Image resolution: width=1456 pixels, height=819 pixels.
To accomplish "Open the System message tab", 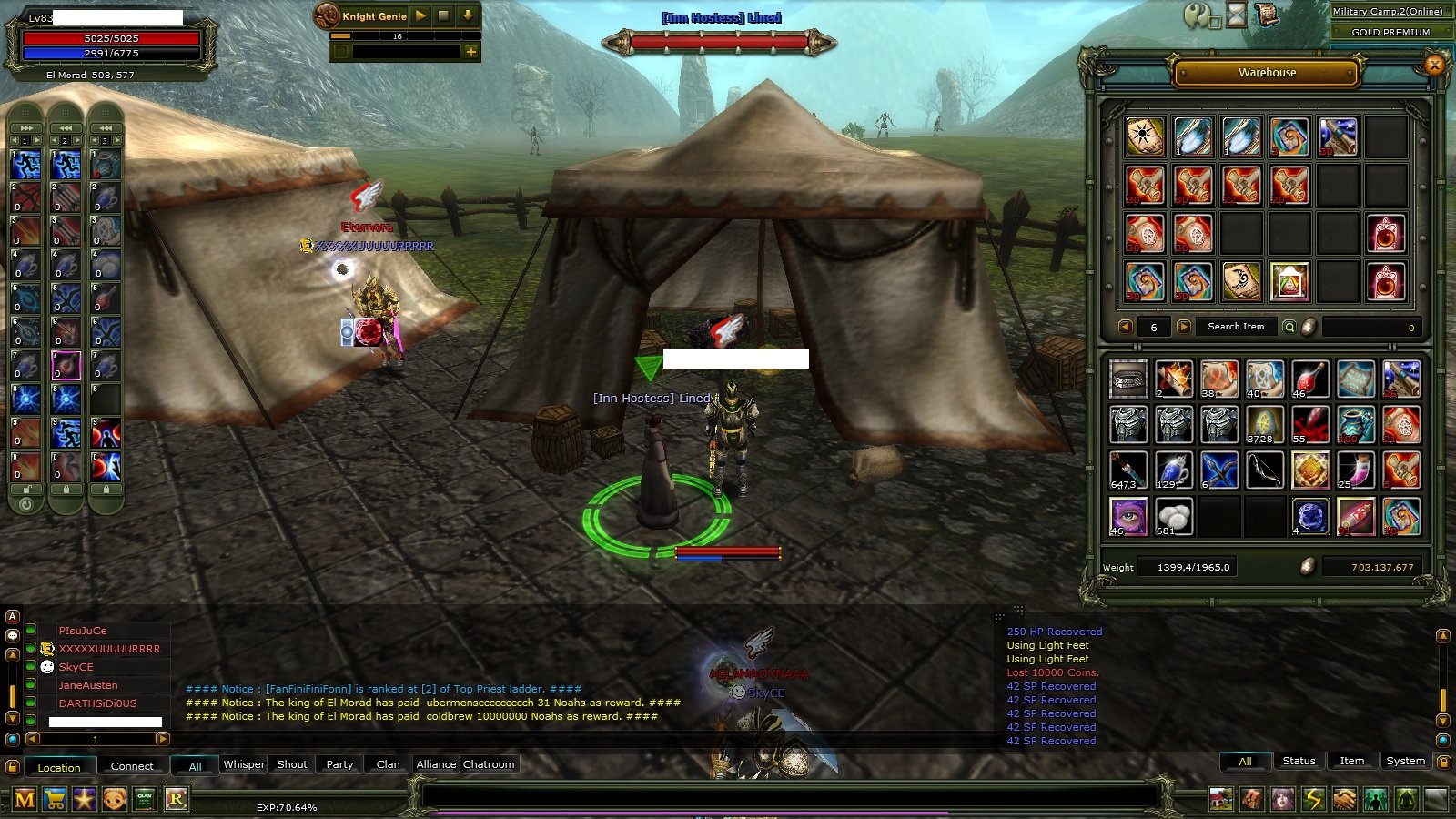I will click(1405, 760).
